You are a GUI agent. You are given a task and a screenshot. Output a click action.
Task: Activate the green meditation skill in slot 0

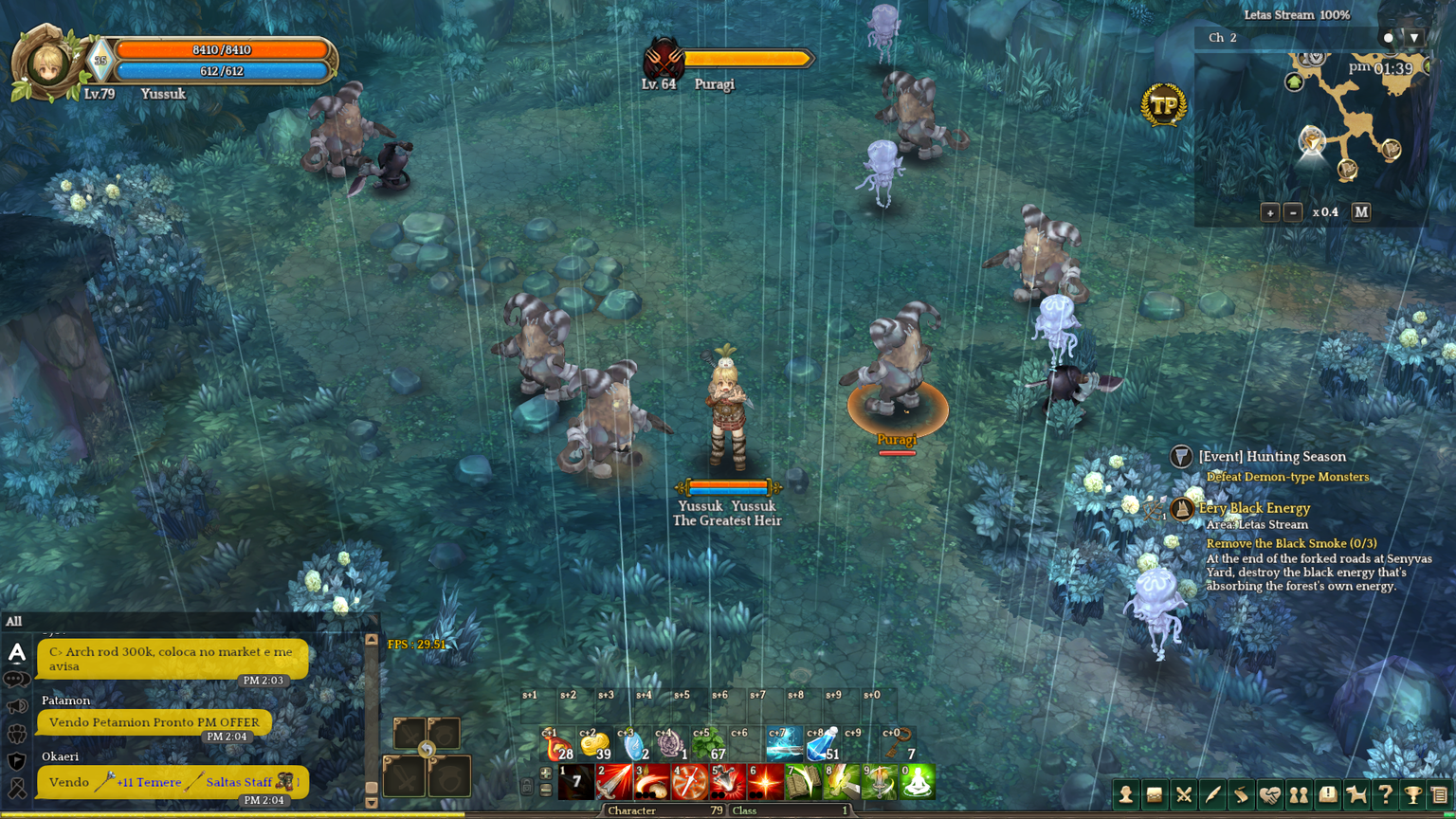(x=917, y=782)
